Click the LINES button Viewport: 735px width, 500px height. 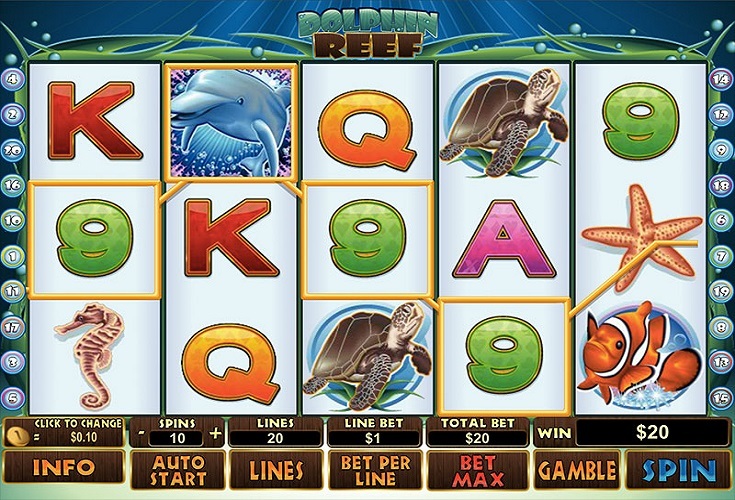(275, 468)
